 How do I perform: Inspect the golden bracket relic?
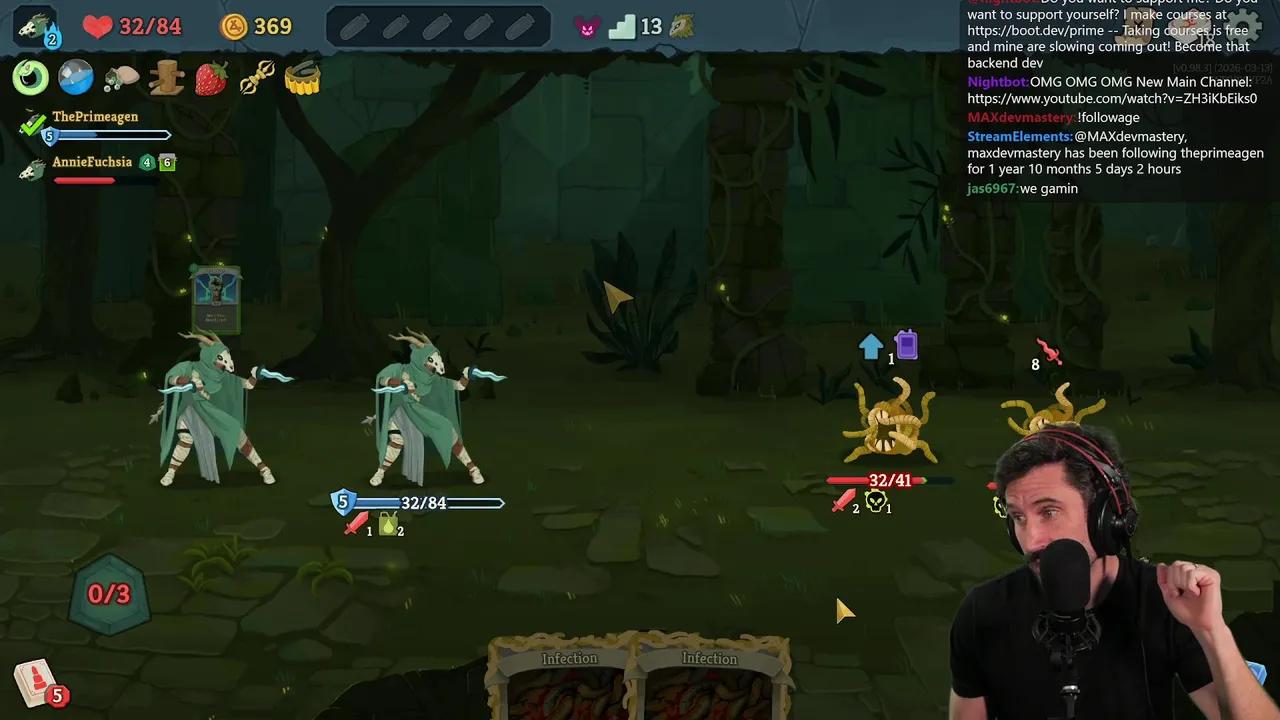[x=303, y=78]
